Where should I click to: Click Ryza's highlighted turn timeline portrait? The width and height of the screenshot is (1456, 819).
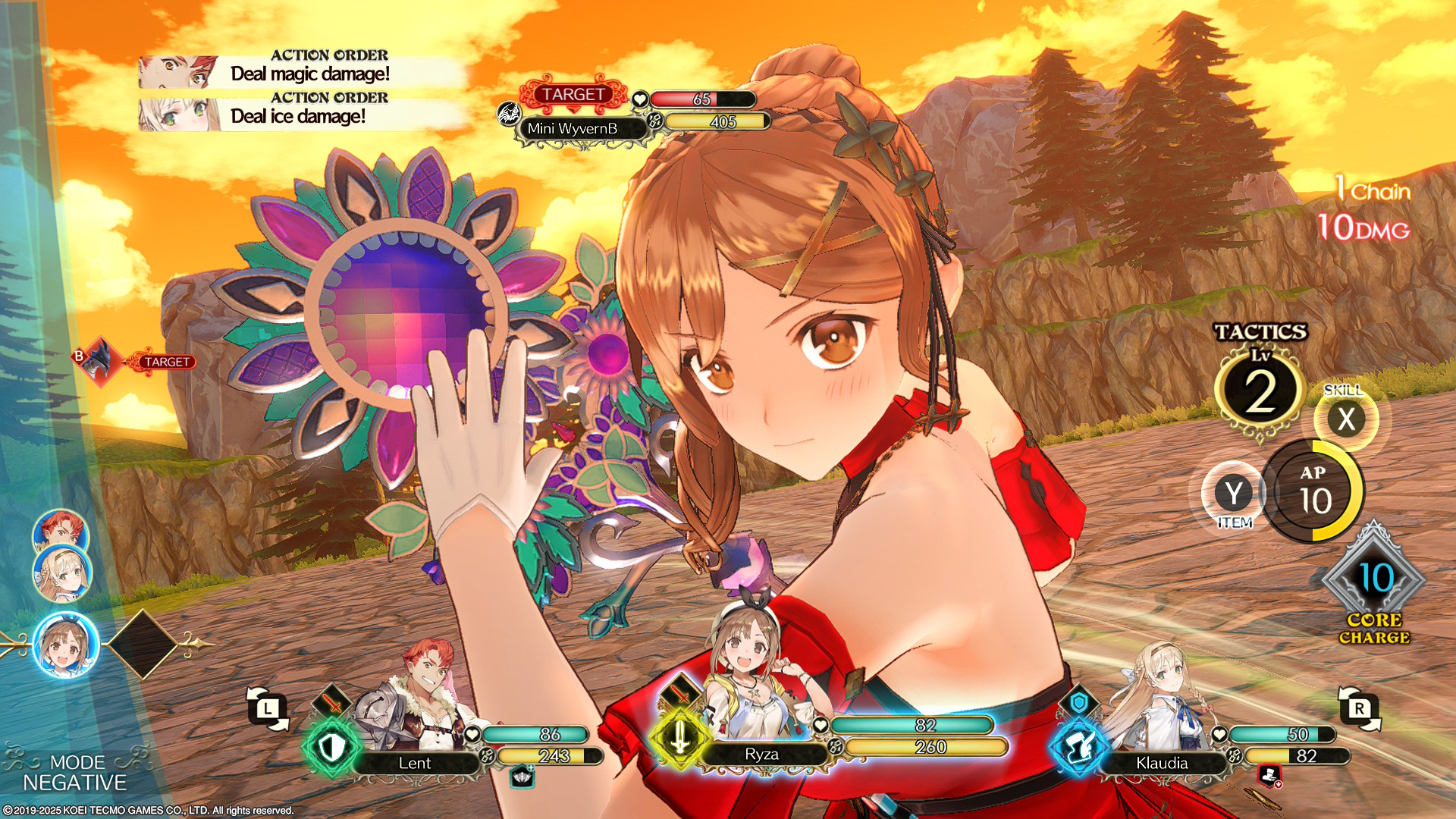[x=66, y=645]
